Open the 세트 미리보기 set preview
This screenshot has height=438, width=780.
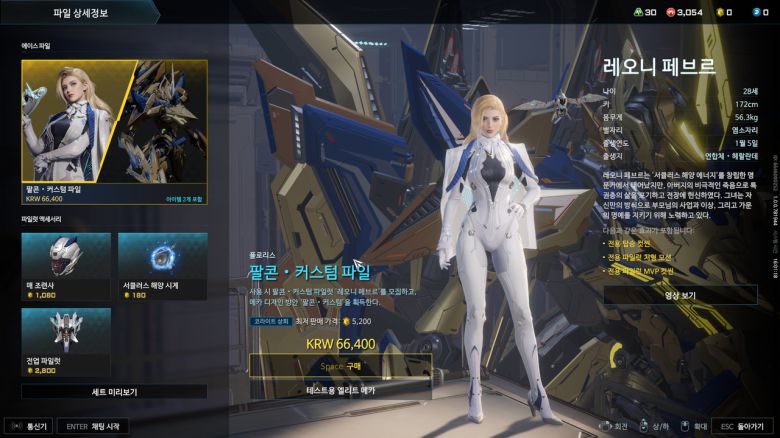(114, 392)
